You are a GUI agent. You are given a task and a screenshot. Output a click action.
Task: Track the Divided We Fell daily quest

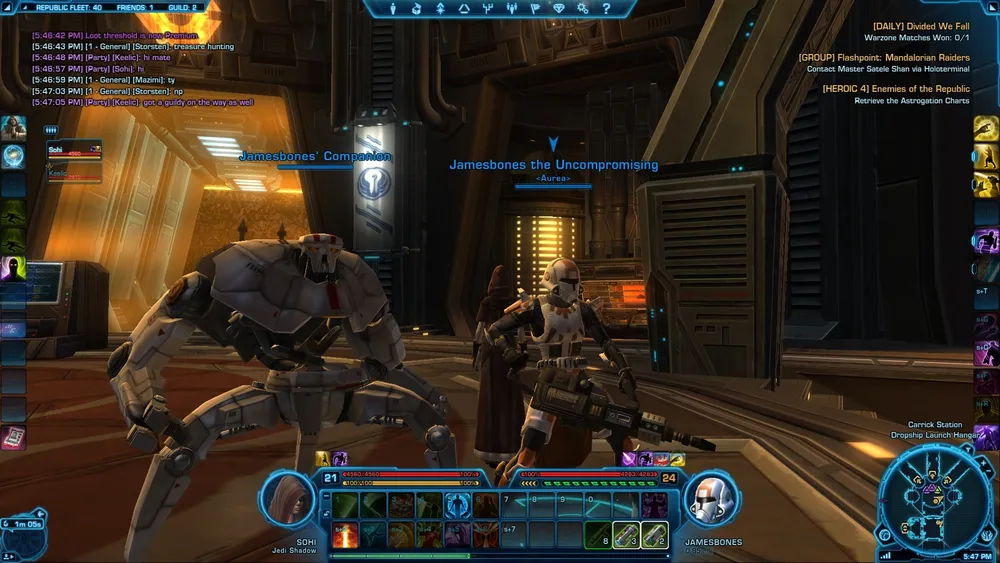click(x=920, y=26)
